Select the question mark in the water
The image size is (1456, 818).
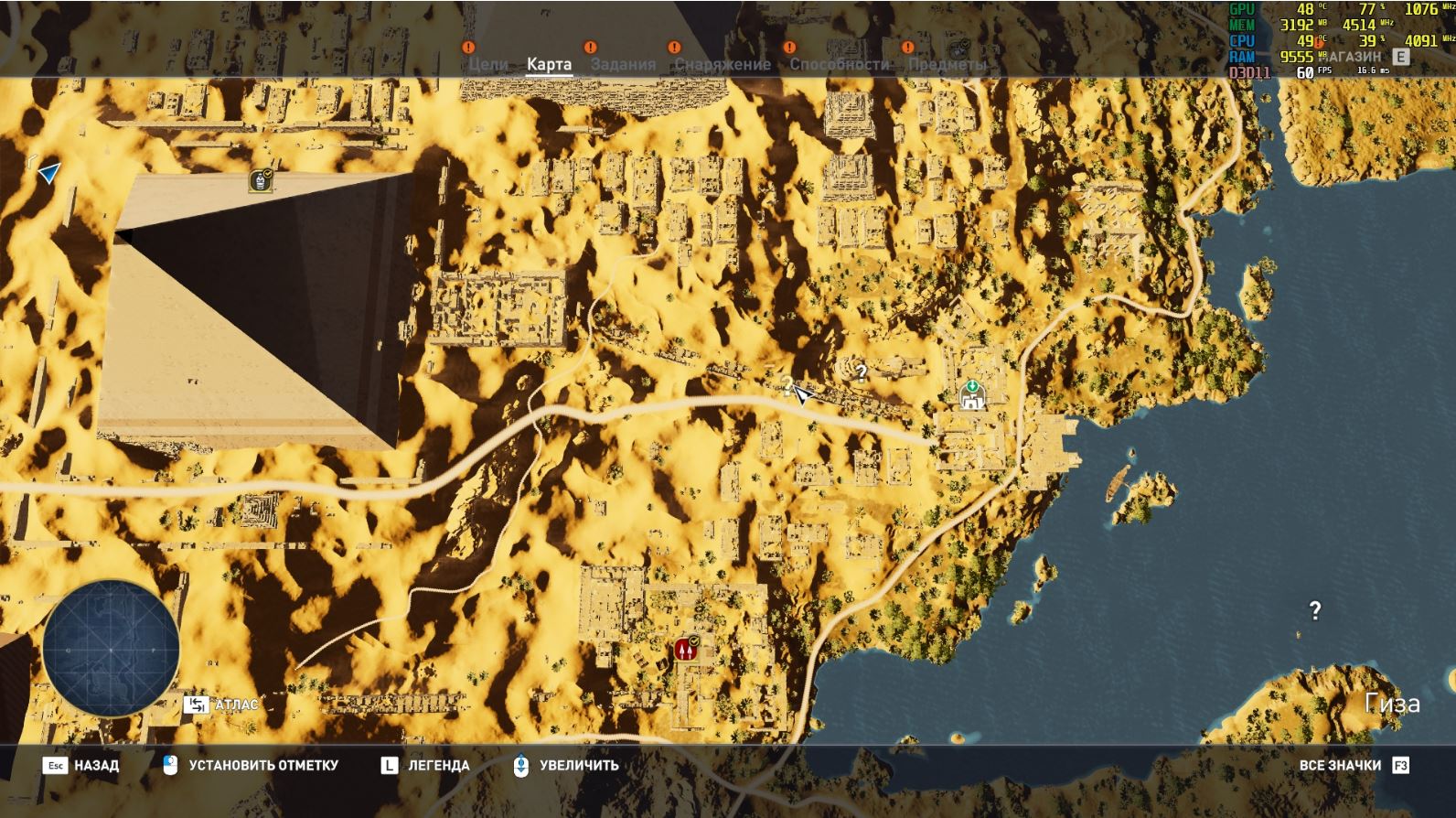pos(1314,610)
